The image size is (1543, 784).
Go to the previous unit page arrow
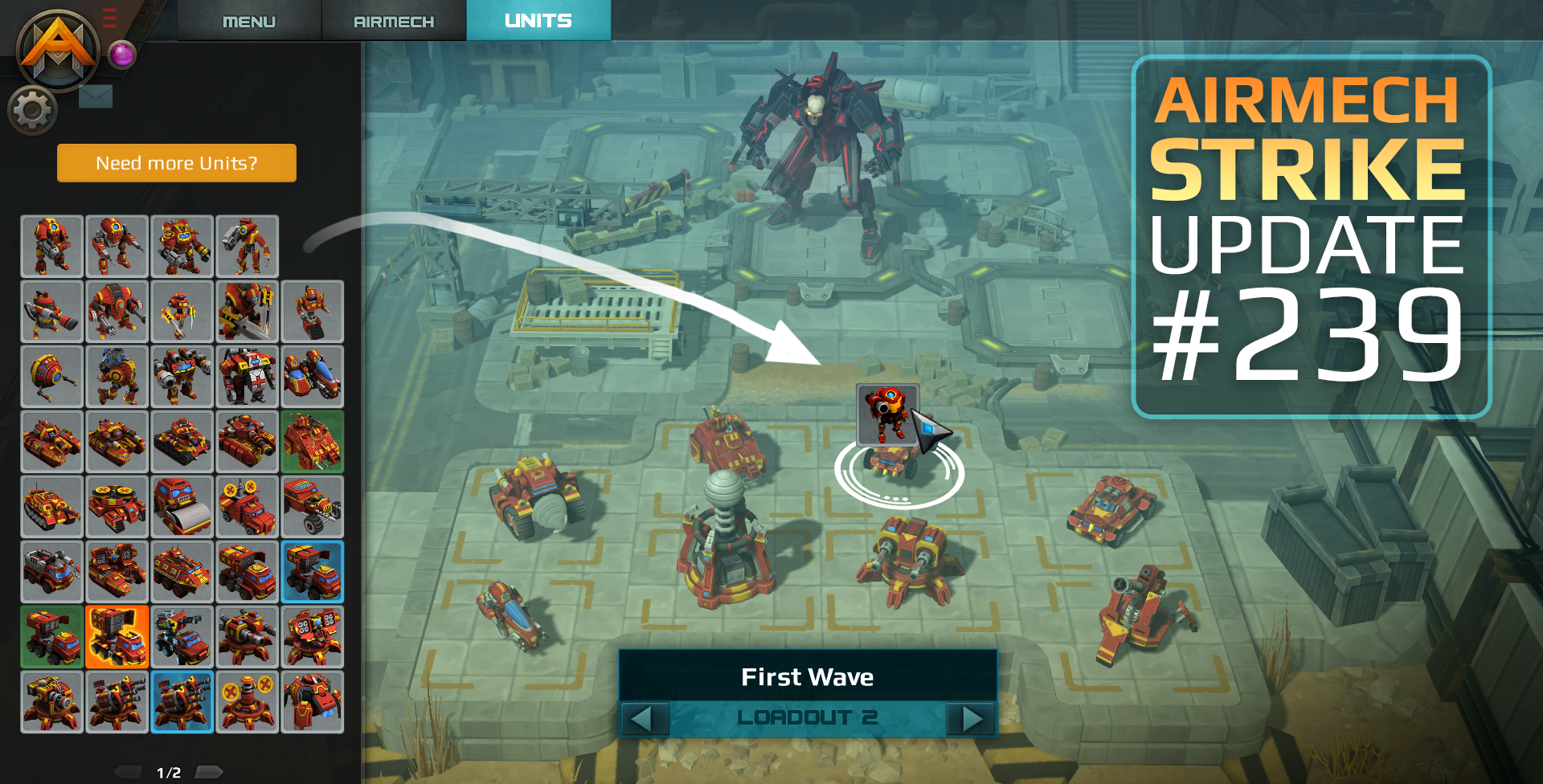click(129, 772)
